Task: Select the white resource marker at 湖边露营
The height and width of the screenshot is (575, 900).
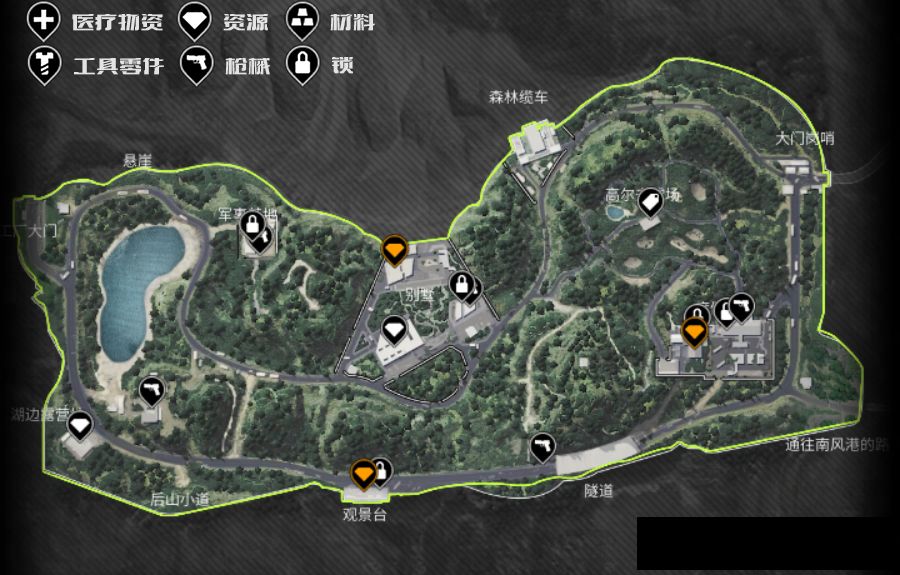Action: tap(79, 425)
